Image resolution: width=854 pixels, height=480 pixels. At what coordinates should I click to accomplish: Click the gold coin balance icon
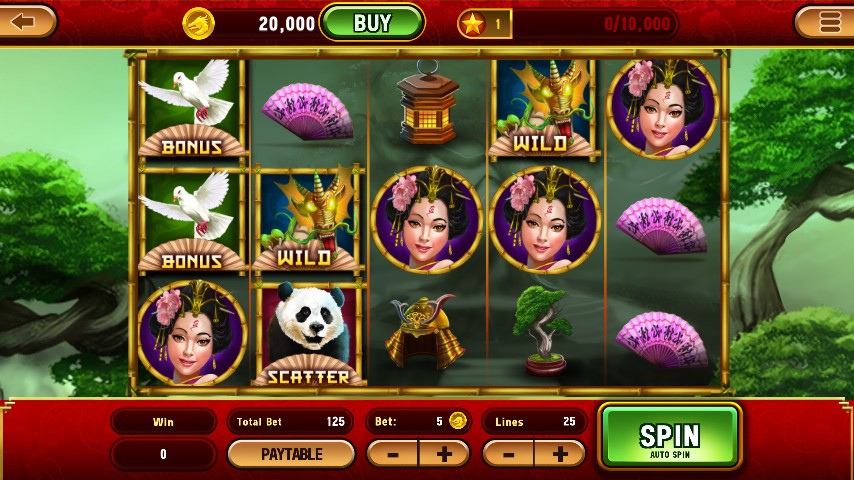[x=199, y=23]
